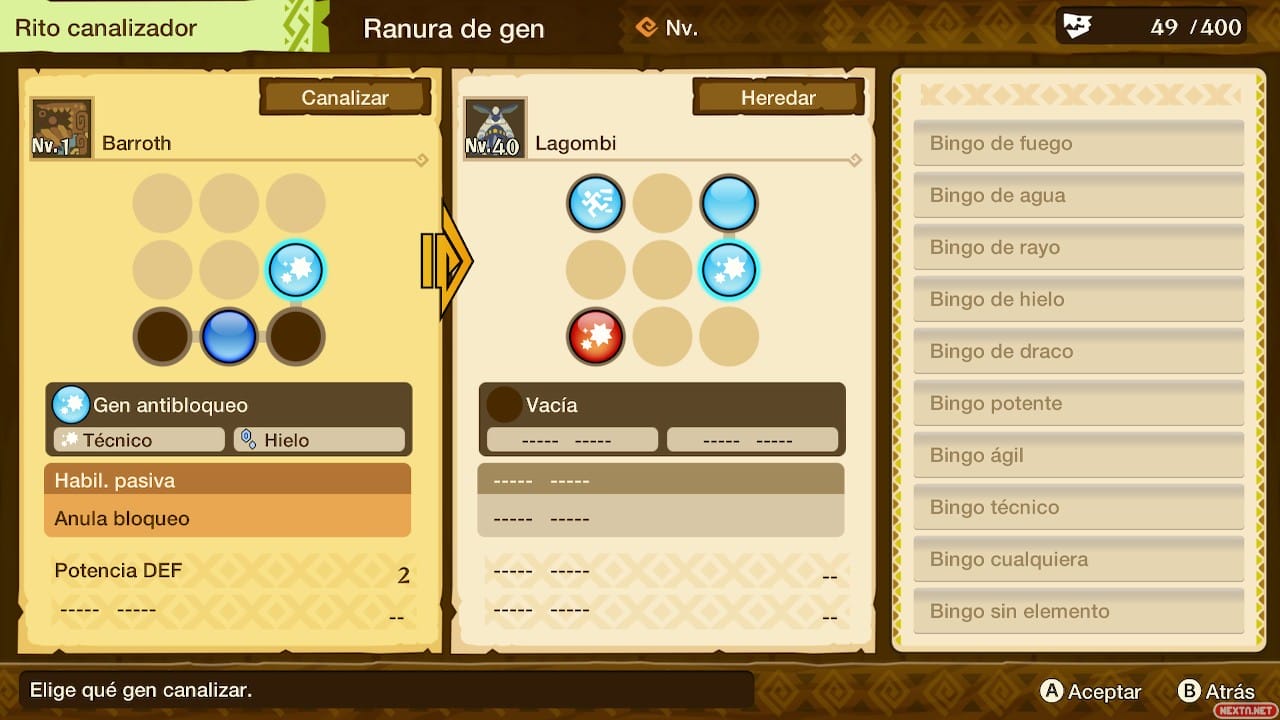Select Lagombi's plain light blue gene orb
Screen dimensions: 1280x720
pos(729,204)
